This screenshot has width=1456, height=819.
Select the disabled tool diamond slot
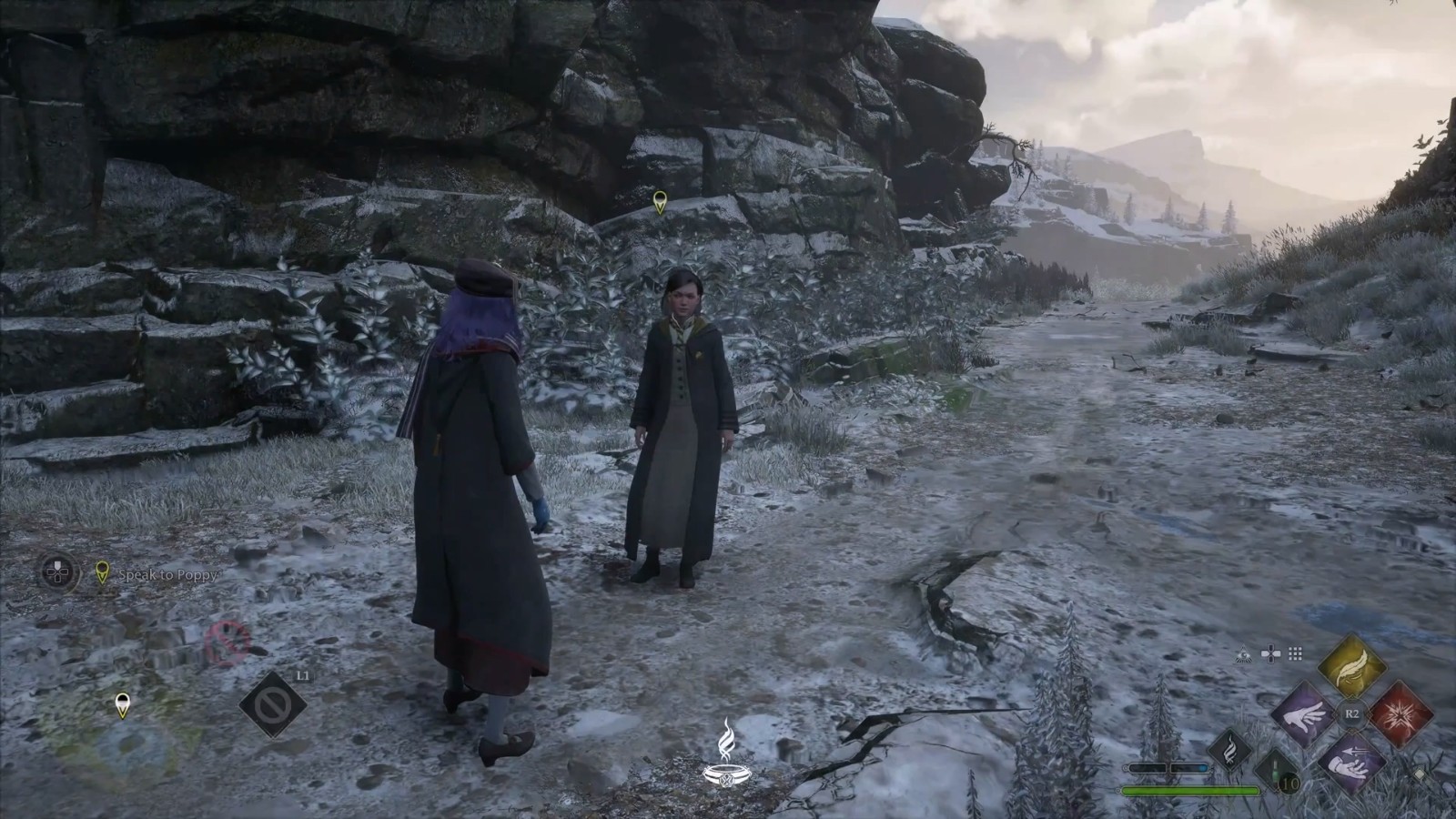point(272,705)
